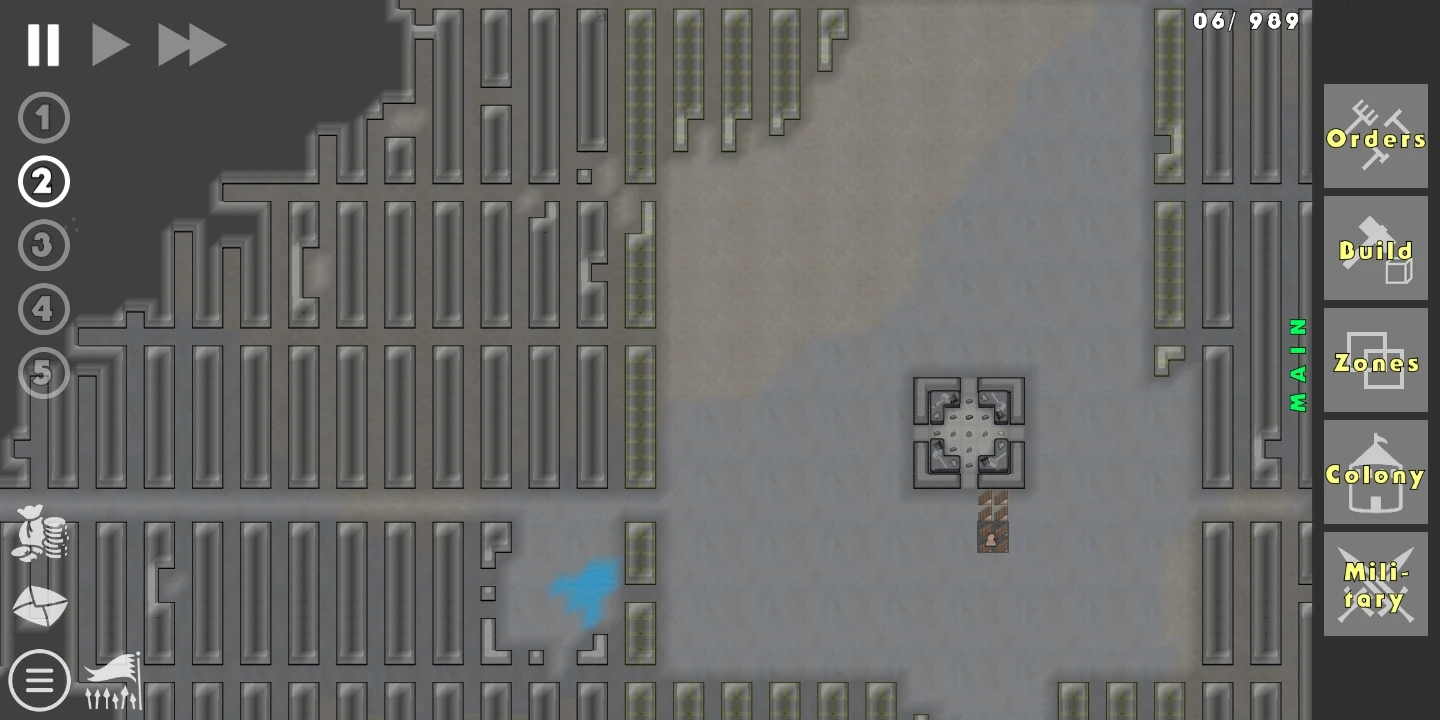Open the Build menu
1440x720 pixels.
1376,249
